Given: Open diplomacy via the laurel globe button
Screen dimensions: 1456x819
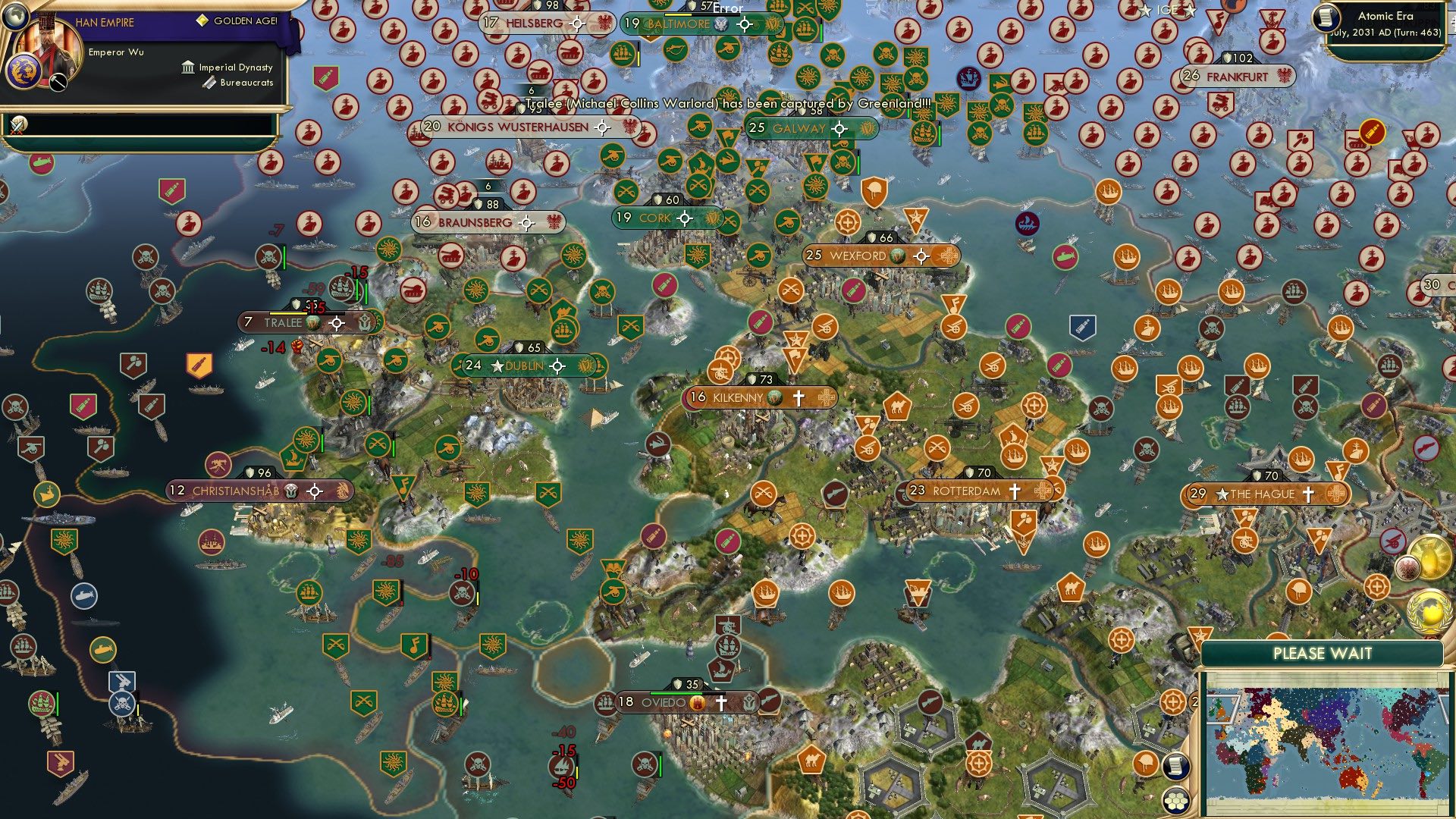Looking at the screenshot, I should click(x=1430, y=611).
